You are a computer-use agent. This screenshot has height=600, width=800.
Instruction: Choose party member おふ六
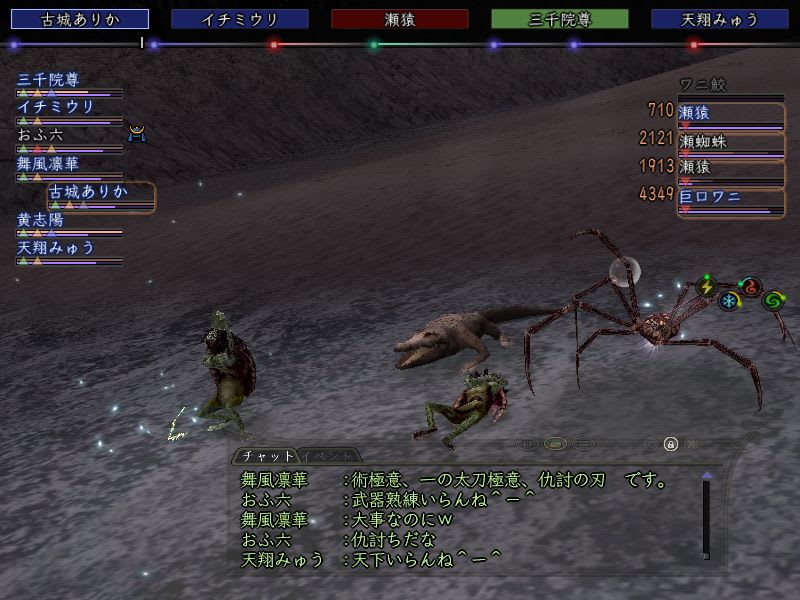(x=40, y=135)
